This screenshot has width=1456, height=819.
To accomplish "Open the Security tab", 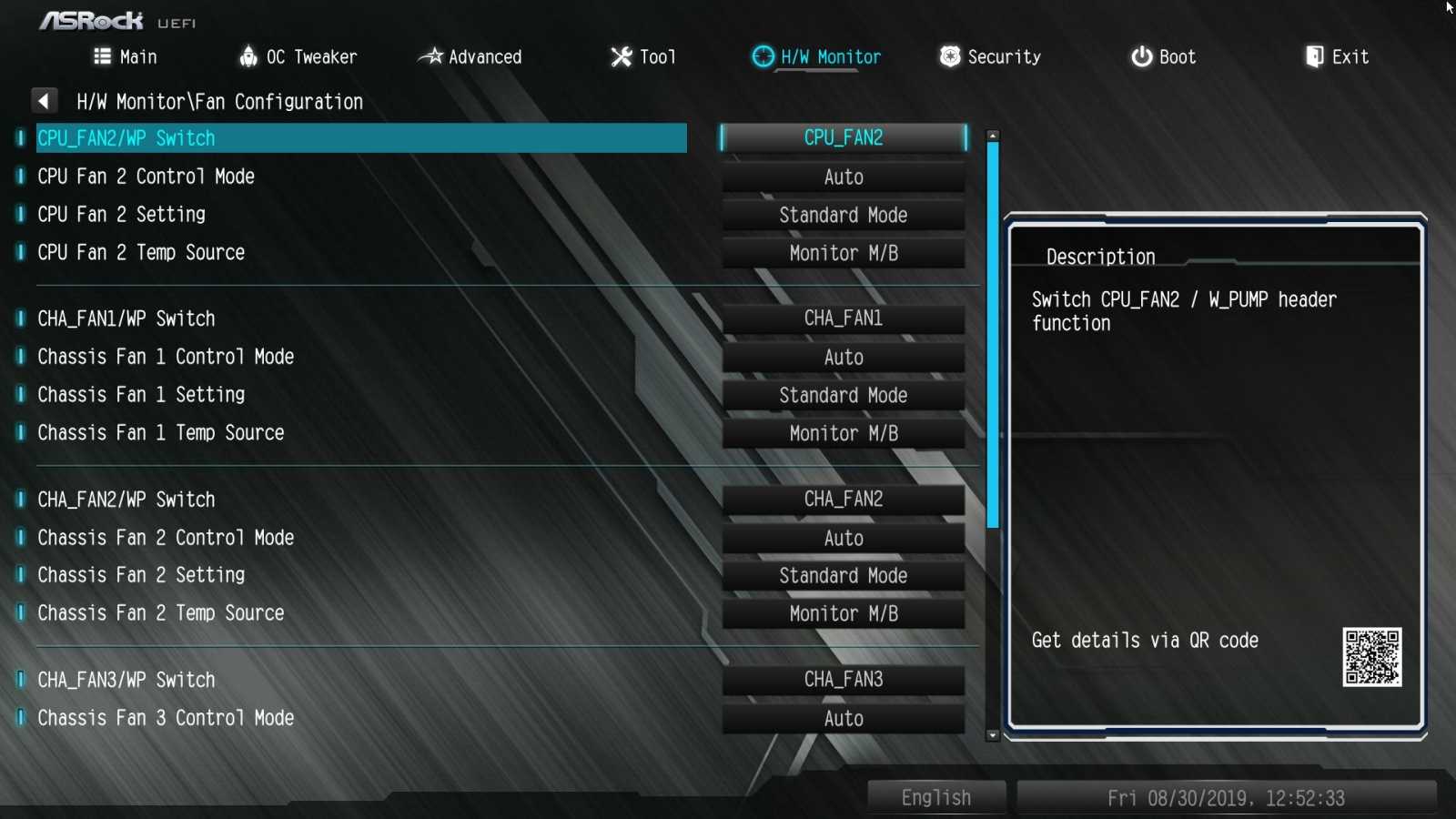I will [991, 56].
